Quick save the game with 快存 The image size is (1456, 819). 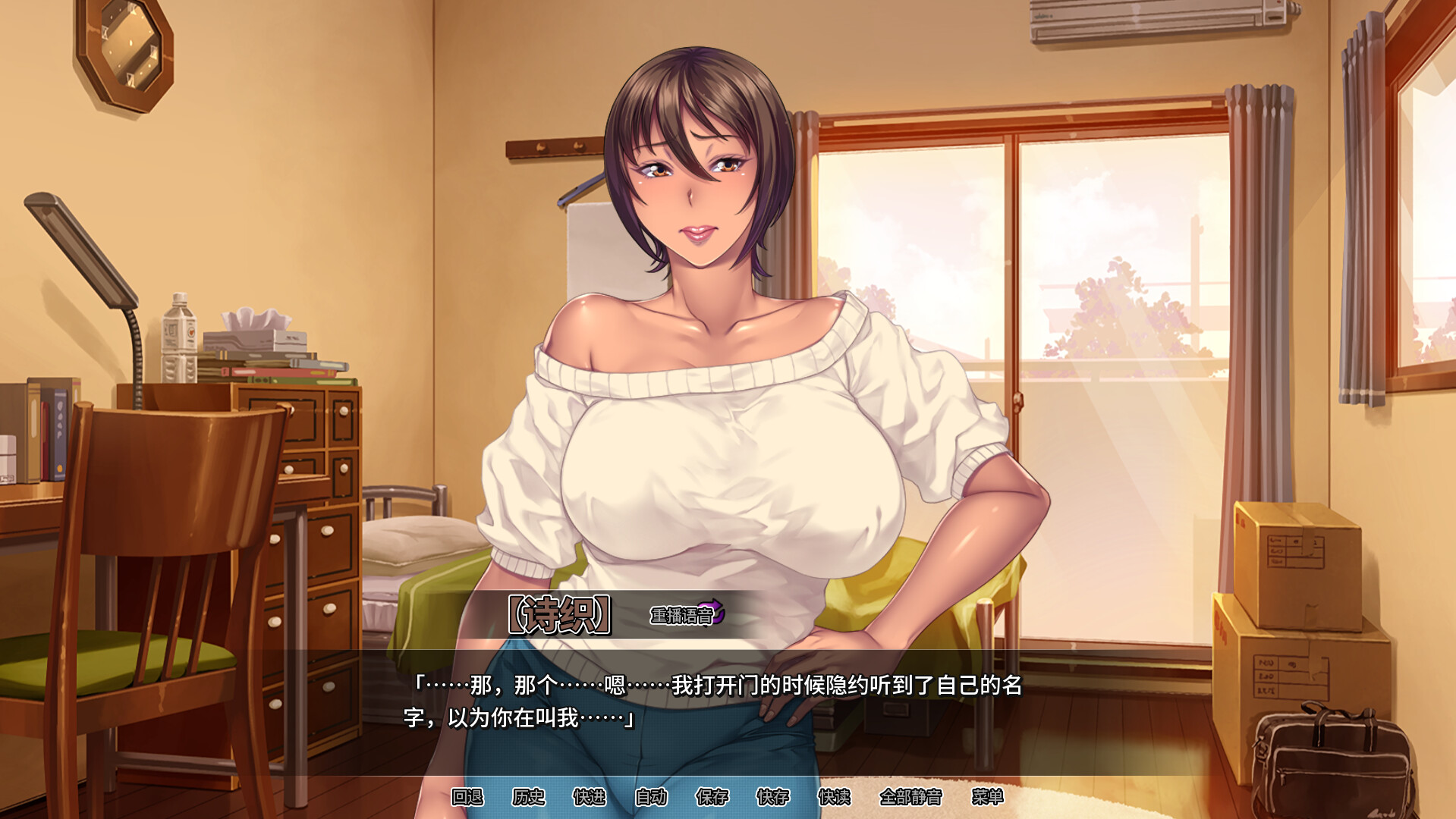tap(774, 799)
